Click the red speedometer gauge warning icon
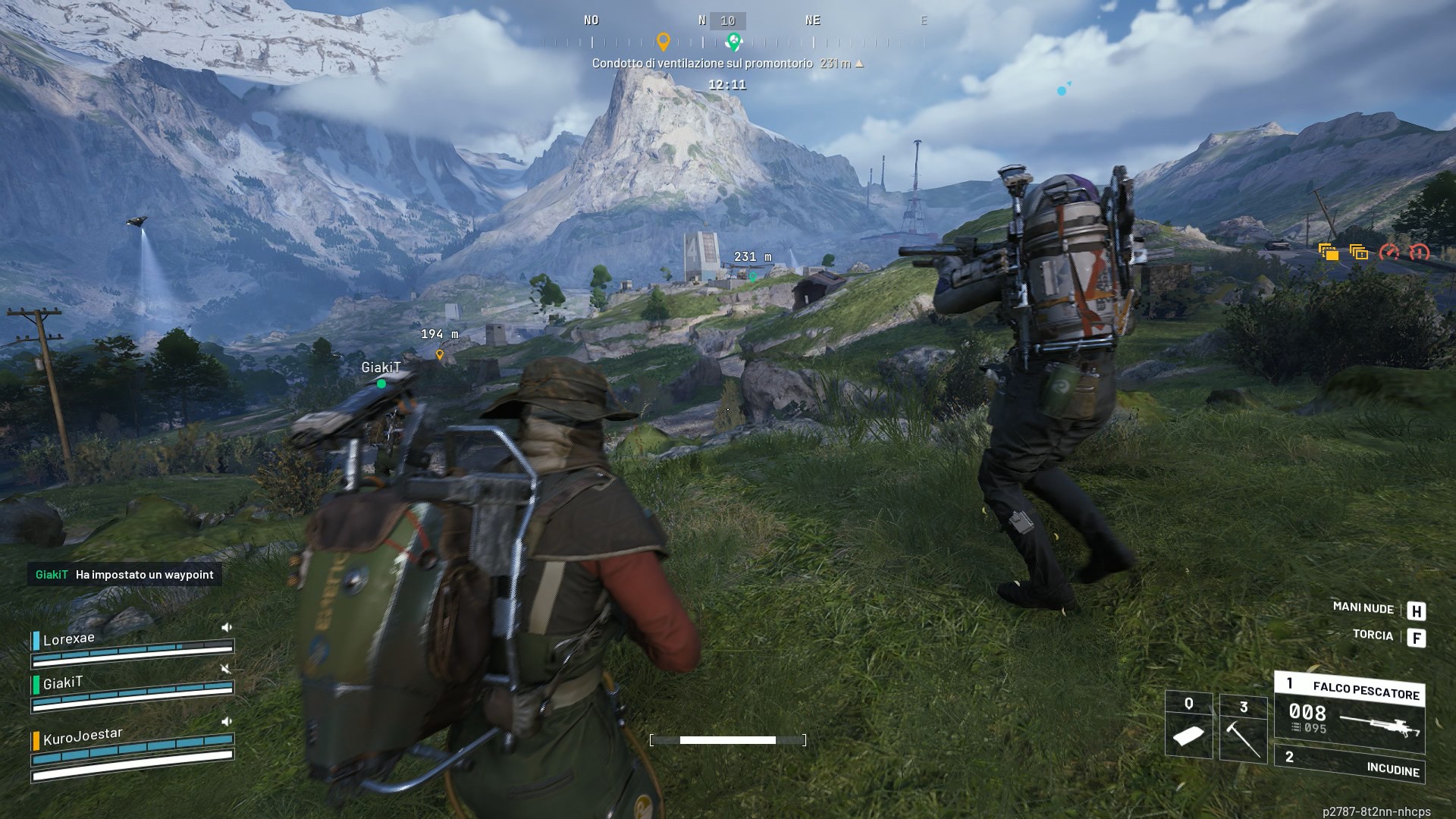Screen dimensions: 1456x819 [x=1389, y=252]
